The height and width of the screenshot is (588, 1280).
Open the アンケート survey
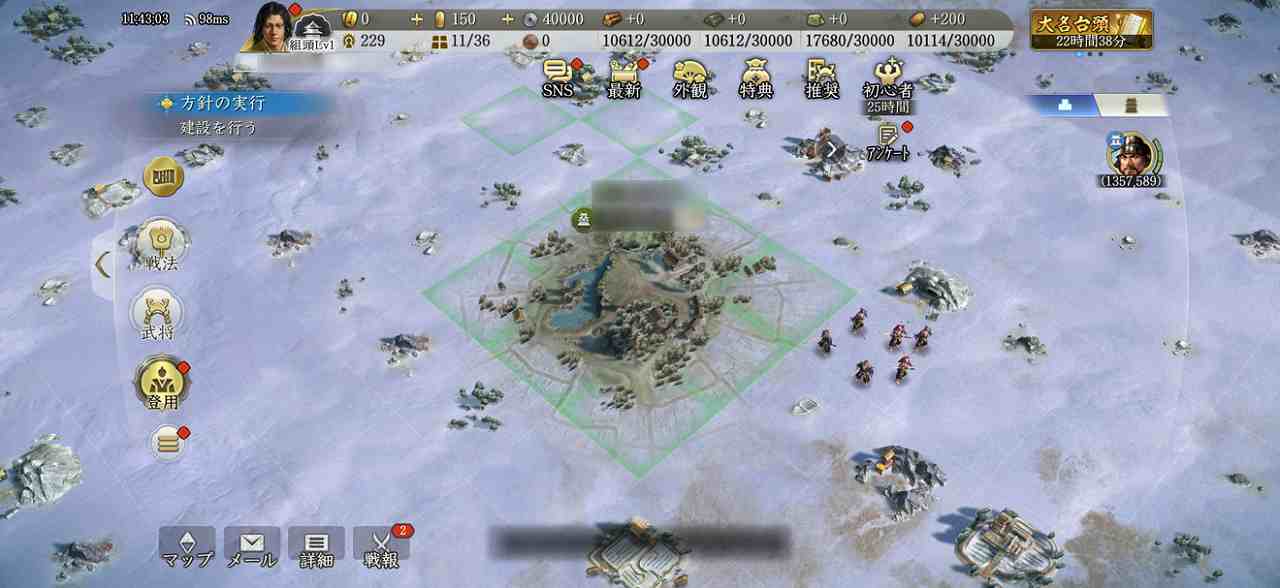(x=886, y=140)
